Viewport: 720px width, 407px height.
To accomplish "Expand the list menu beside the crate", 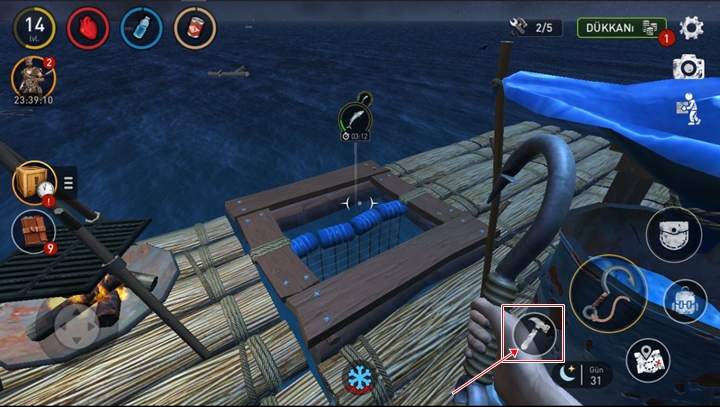I will (x=69, y=182).
